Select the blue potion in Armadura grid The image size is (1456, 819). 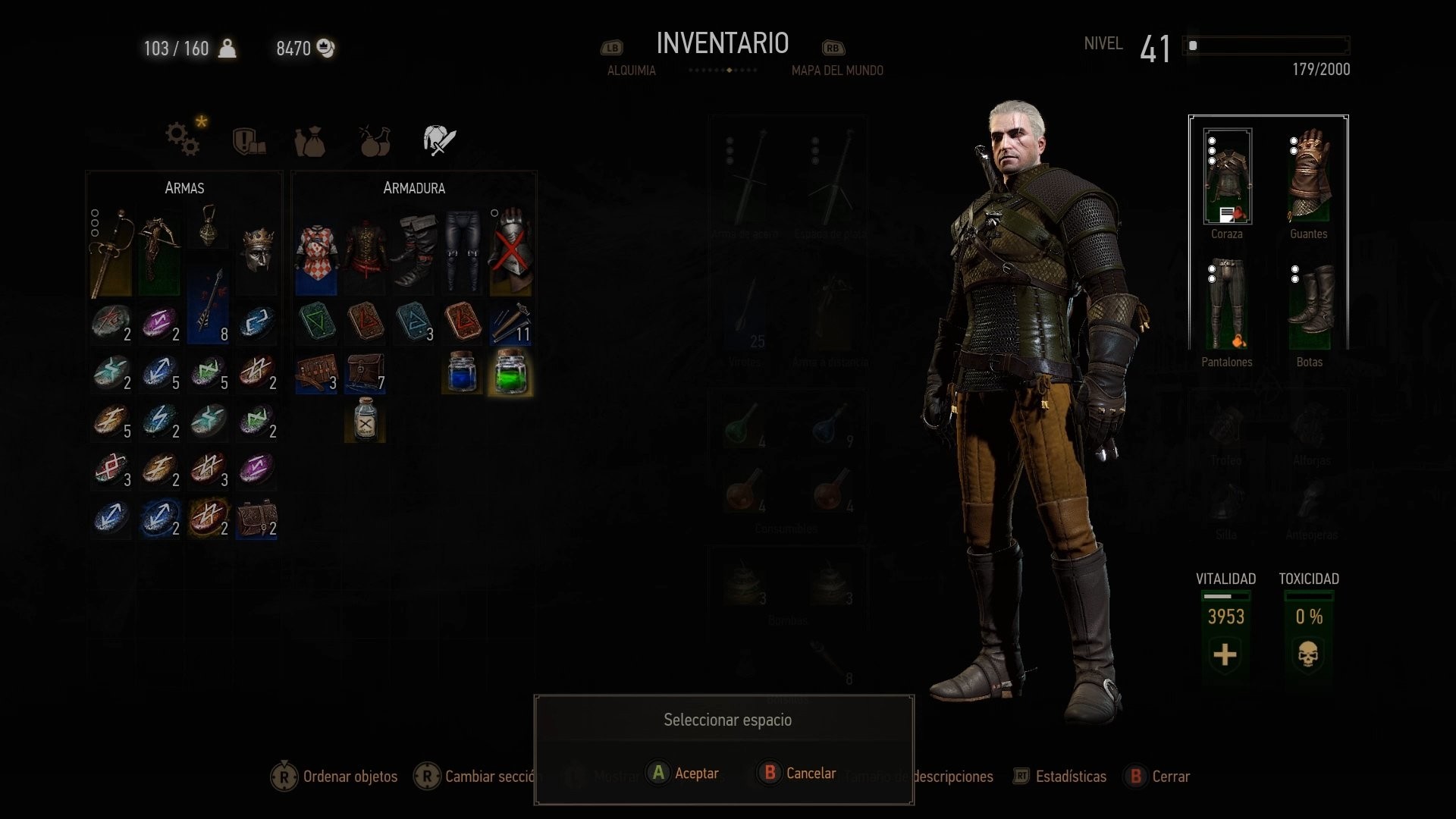[462, 372]
